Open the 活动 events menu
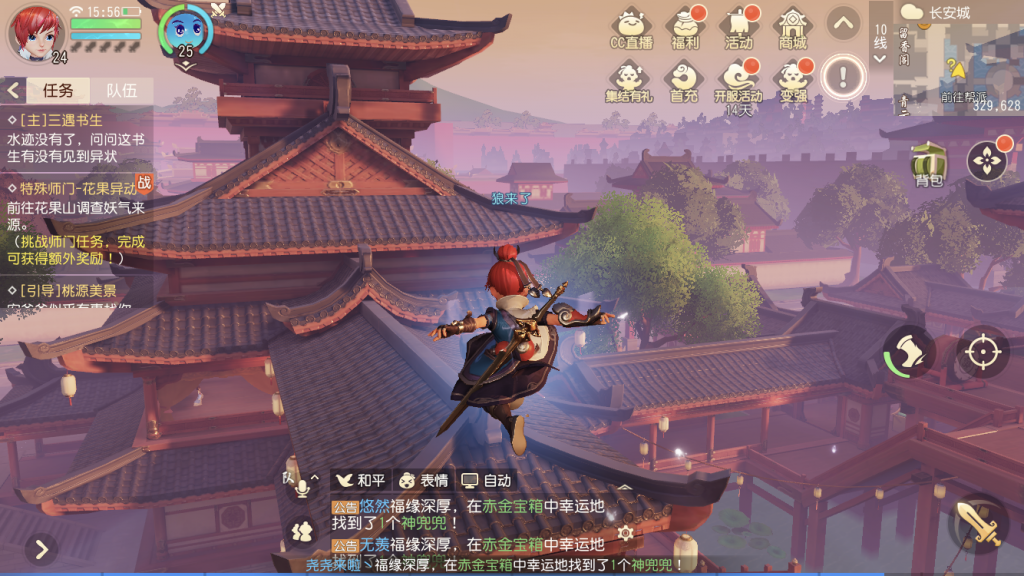 pyautogui.click(x=739, y=27)
